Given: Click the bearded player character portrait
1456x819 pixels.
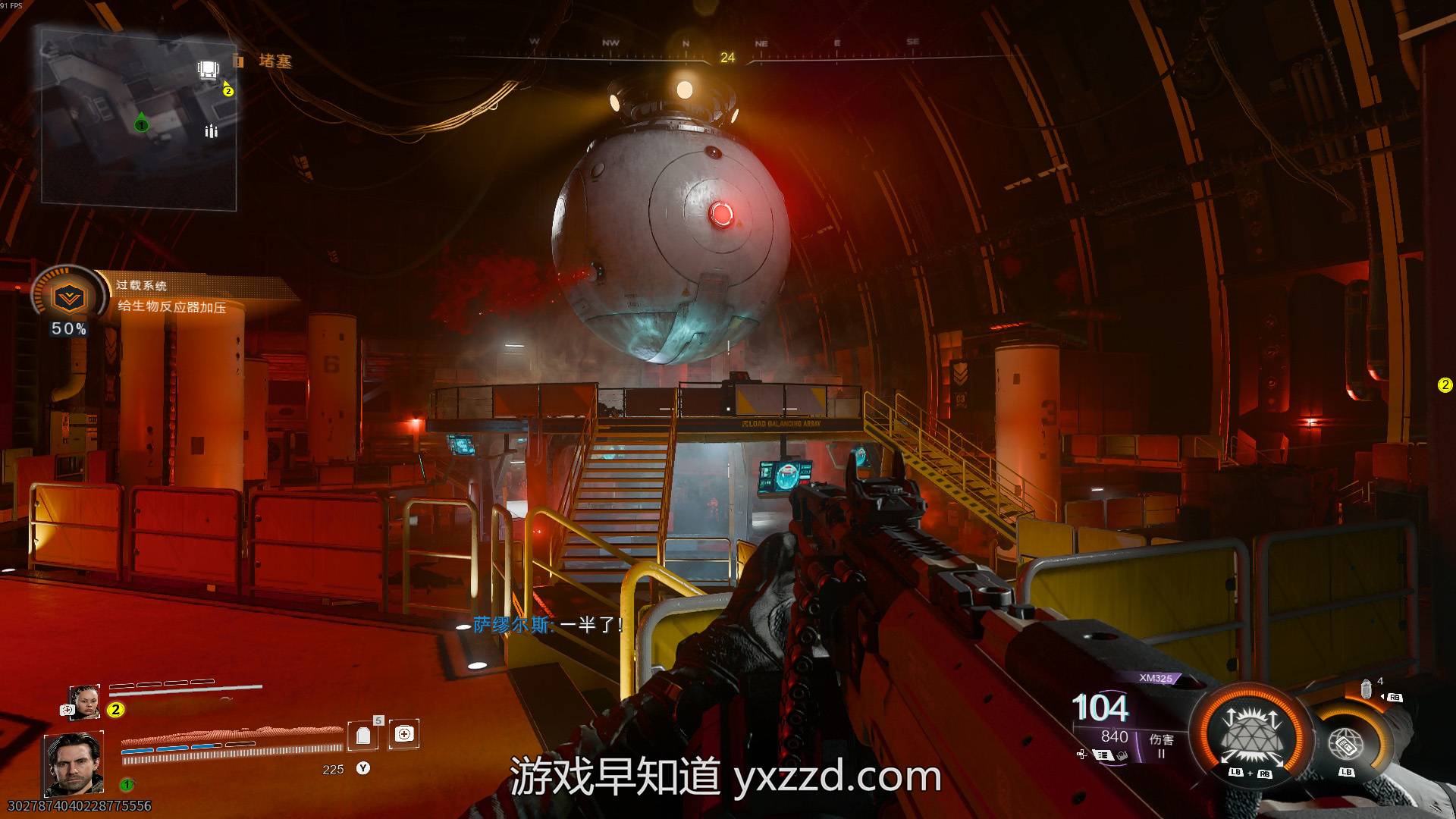Looking at the screenshot, I should pos(74,763).
